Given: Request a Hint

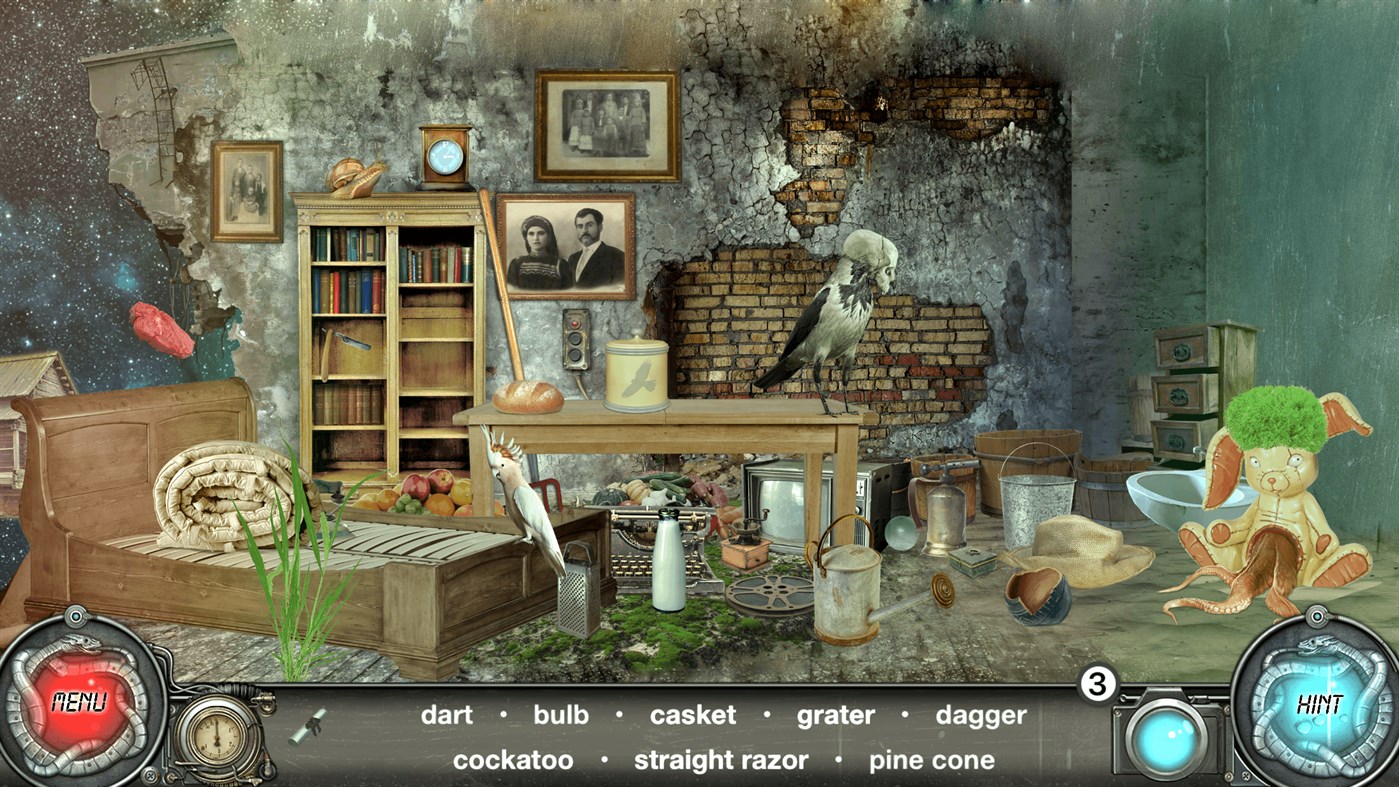Looking at the screenshot, I should [x=1322, y=705].
